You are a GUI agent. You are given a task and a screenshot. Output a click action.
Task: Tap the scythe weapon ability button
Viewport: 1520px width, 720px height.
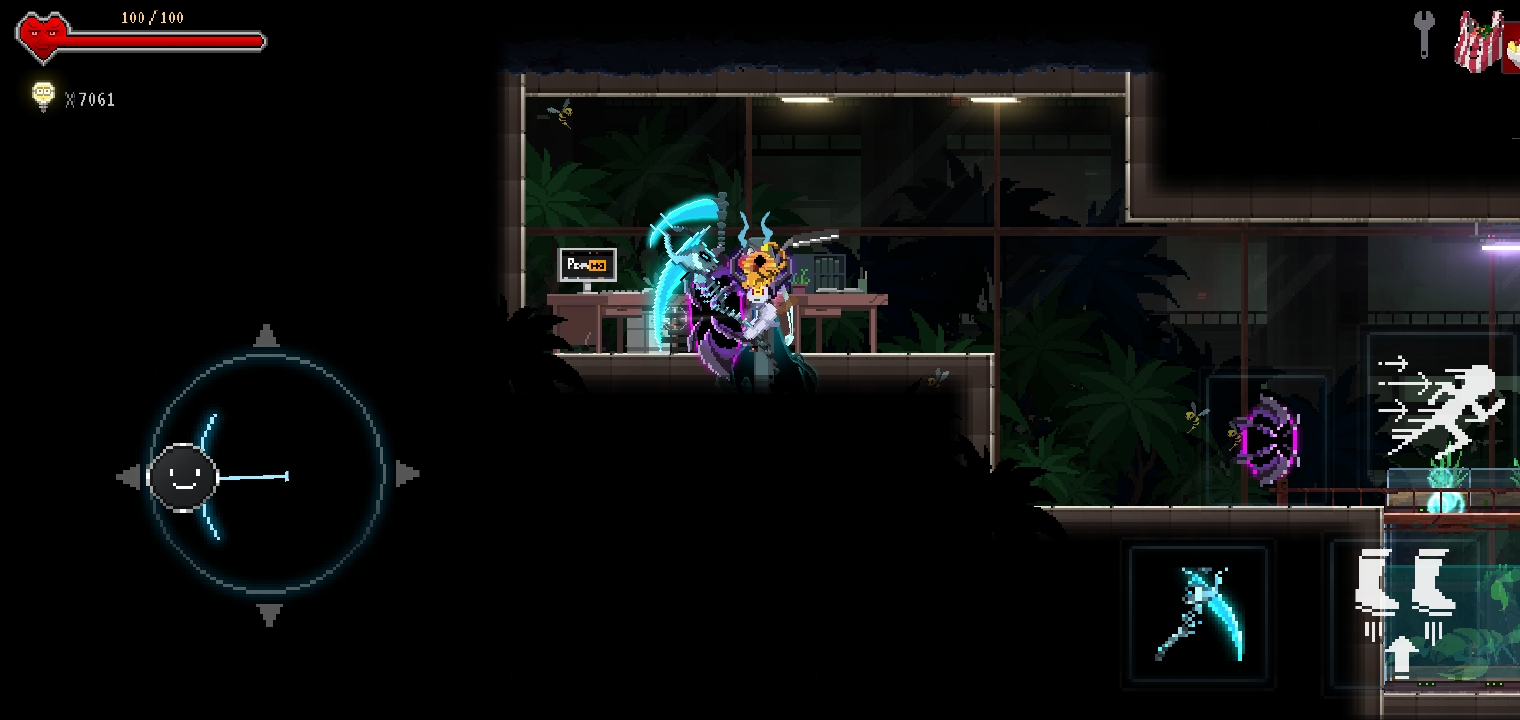pyautogui.click(x=1200, y=610)
